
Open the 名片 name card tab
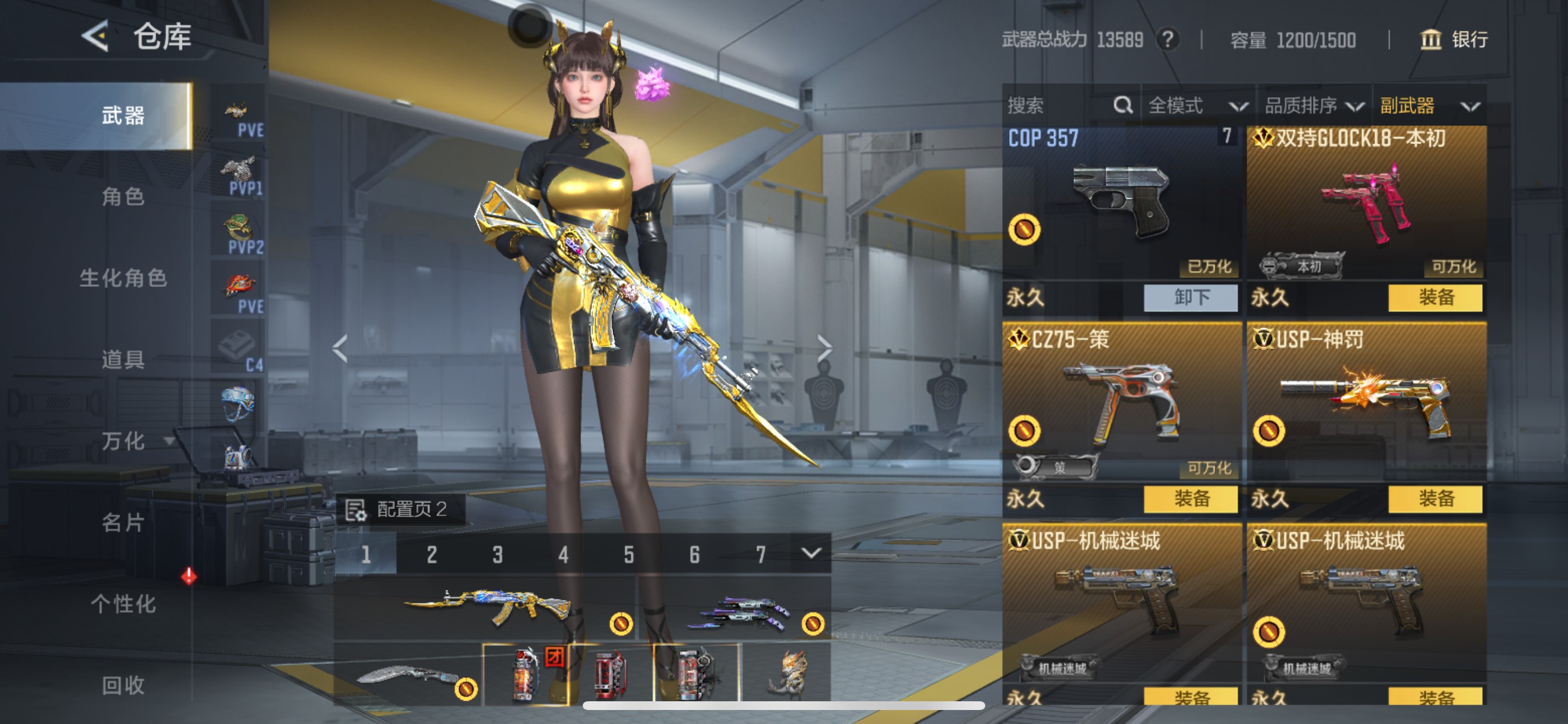pos(123,522)
